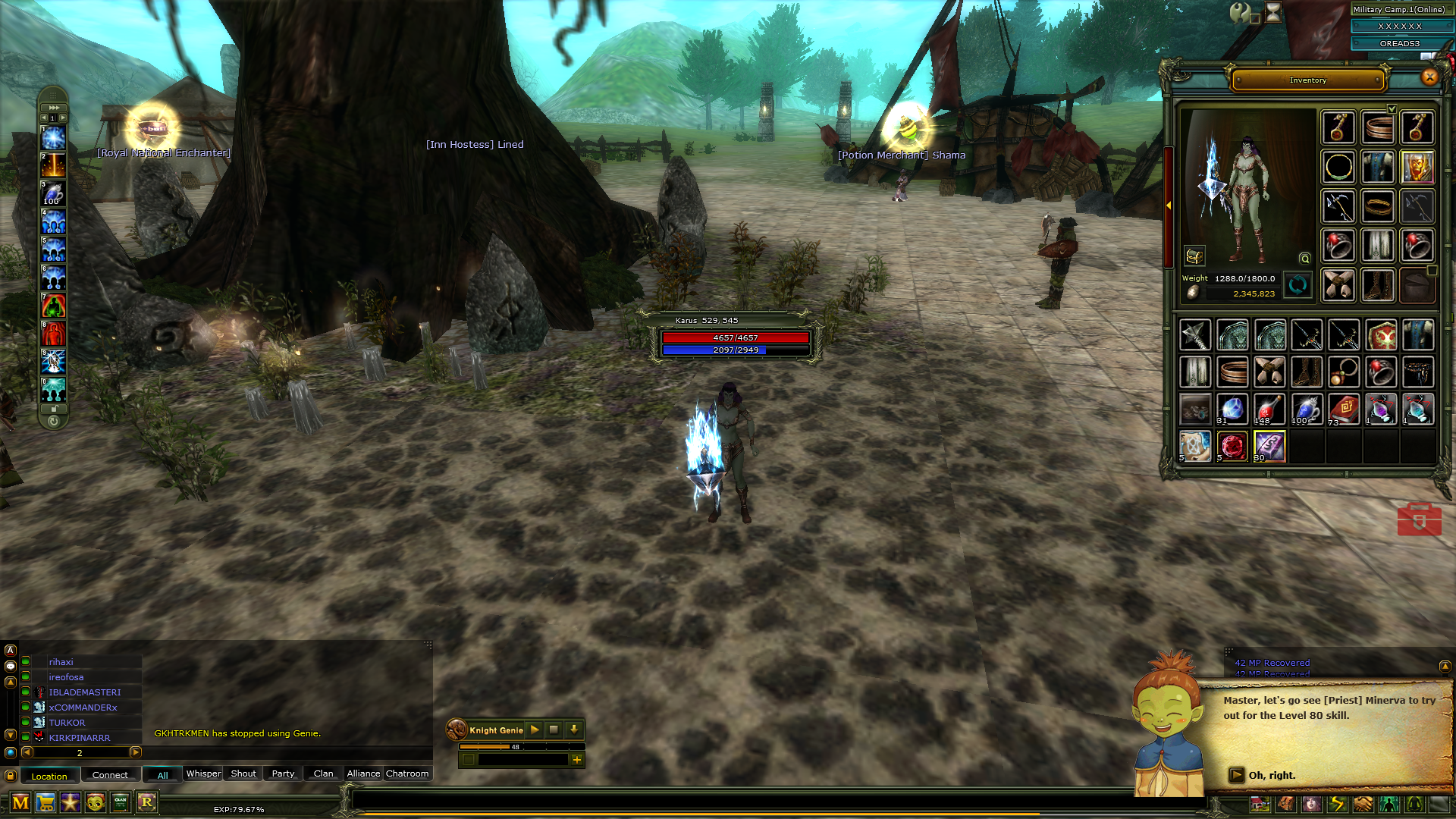This screenshot has height=819, width=1456.
Task: Select player TURKOR in the list
Action: 67,723
